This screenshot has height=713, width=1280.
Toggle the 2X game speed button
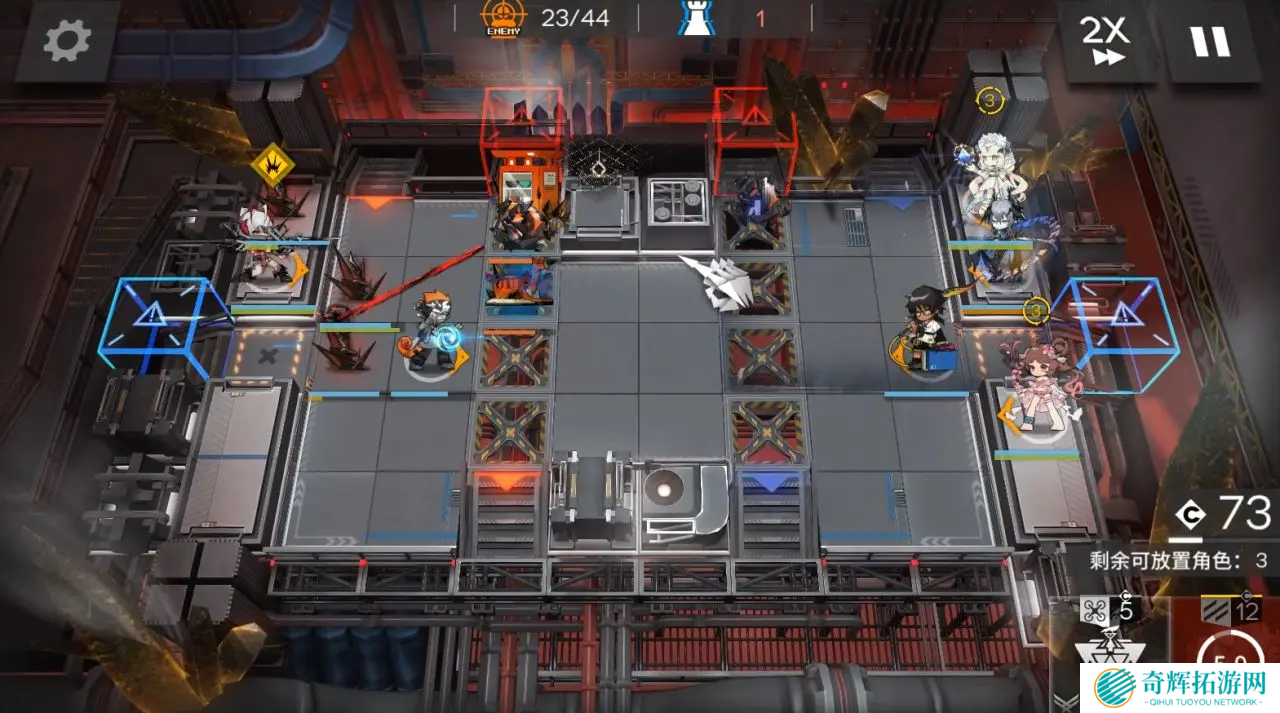pos(1104,42)
